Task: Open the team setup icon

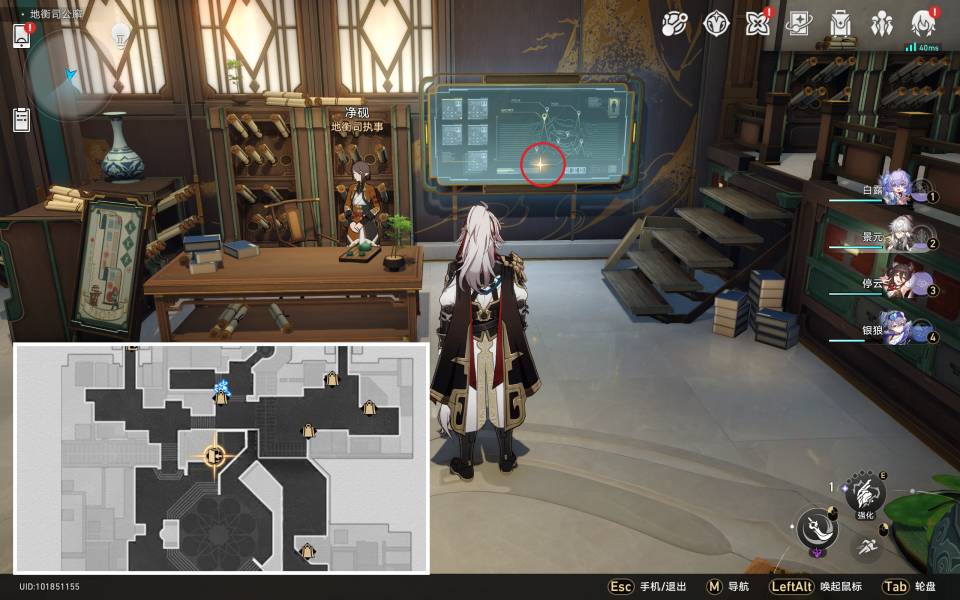Action: click(881, 23)
